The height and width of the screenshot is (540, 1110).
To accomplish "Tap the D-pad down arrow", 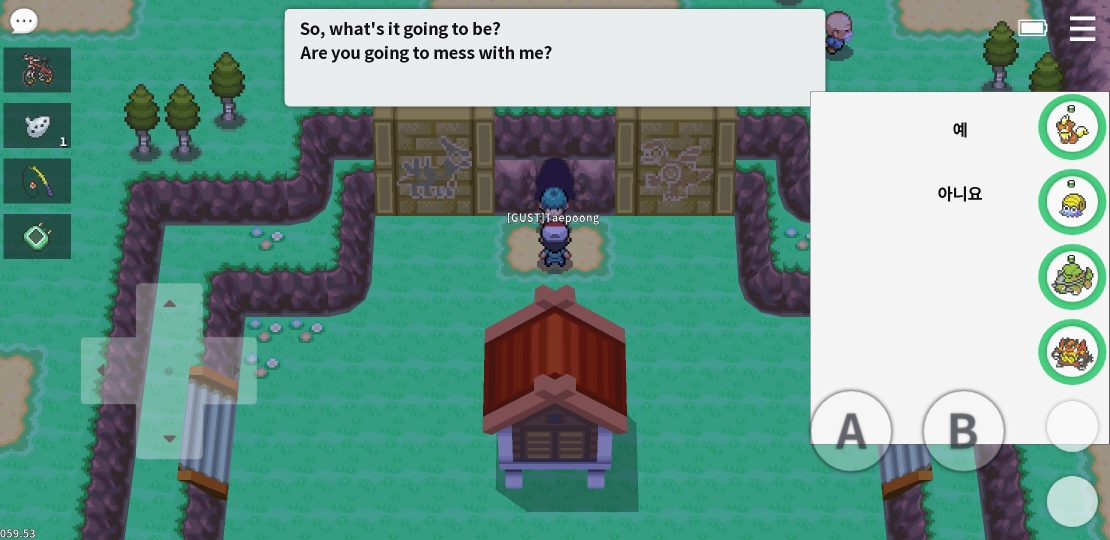I will point(169,438).
